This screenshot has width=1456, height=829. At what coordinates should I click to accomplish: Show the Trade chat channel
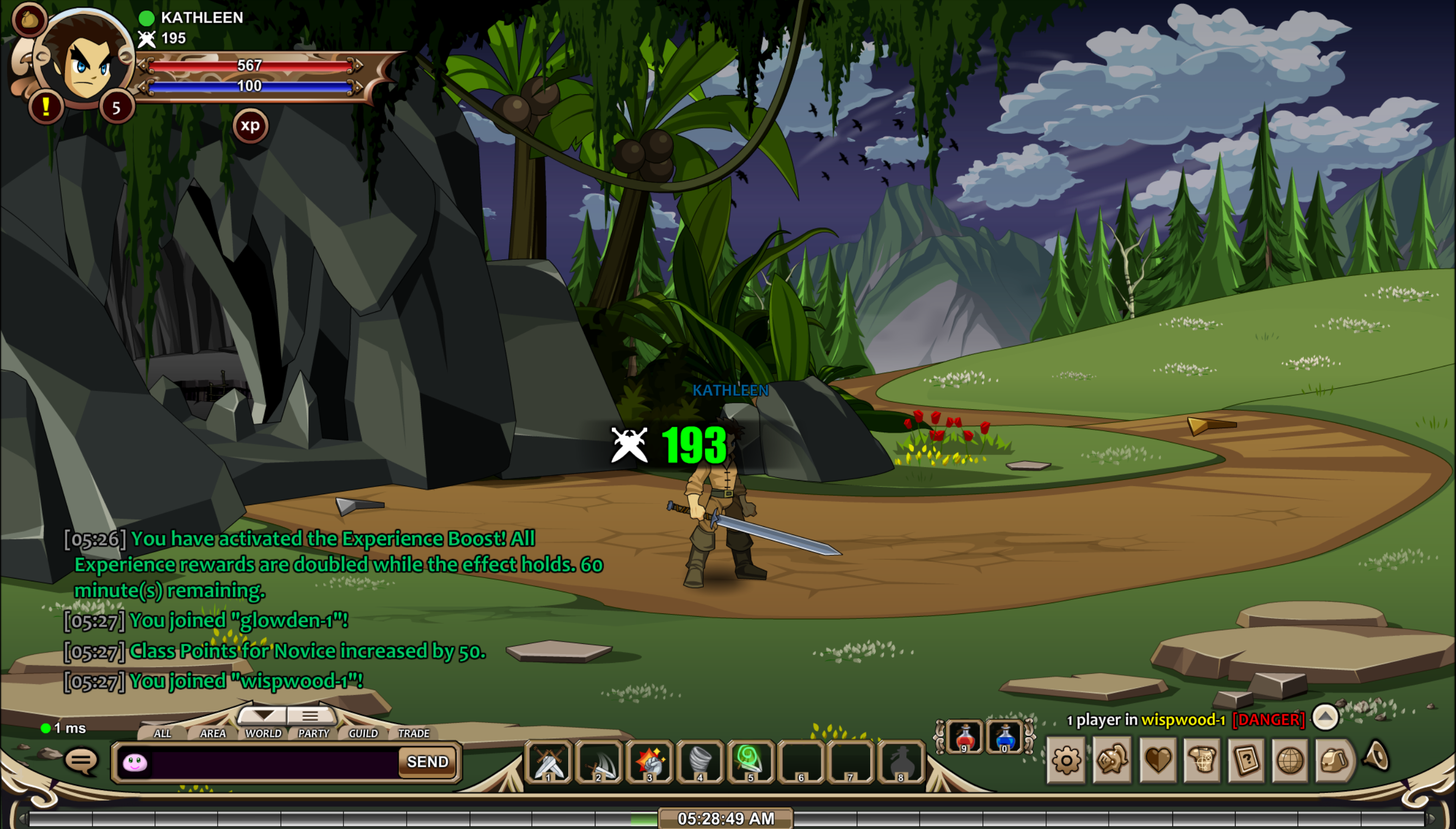click(x=414, y=733)
